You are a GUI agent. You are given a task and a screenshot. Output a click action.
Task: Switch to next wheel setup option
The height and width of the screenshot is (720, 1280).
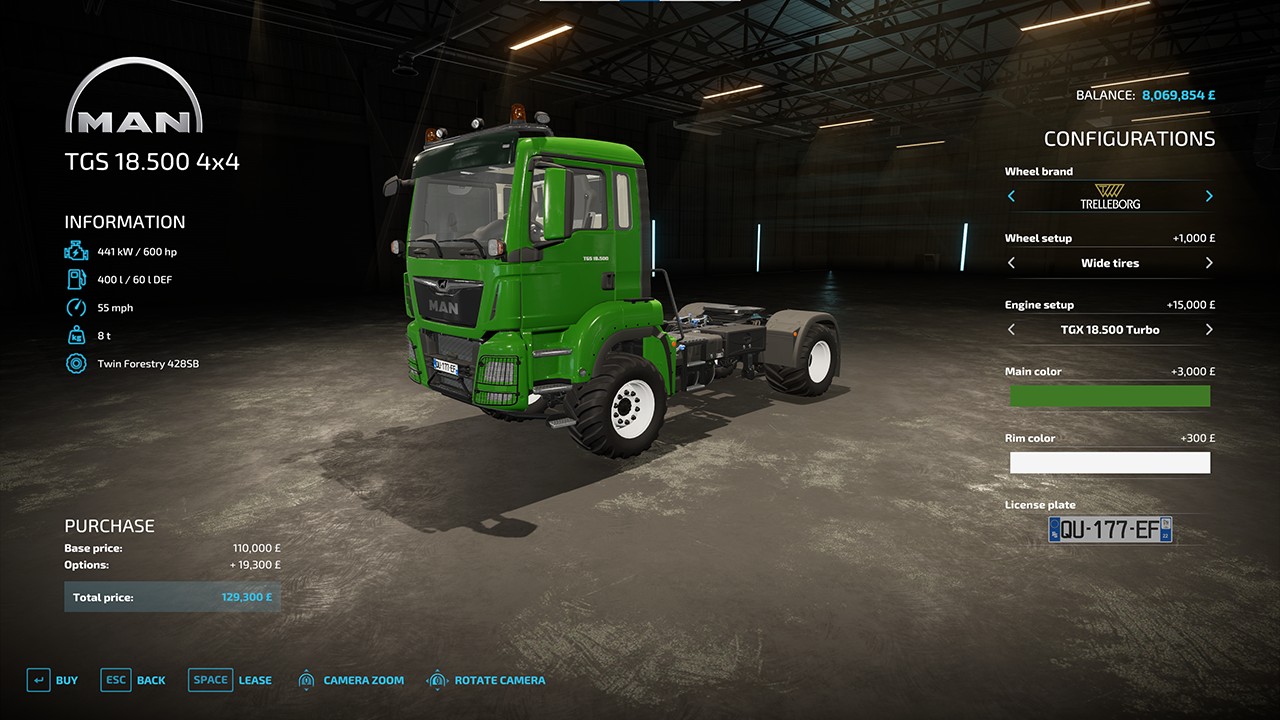pyautogui.click(x=1209, y=263)
